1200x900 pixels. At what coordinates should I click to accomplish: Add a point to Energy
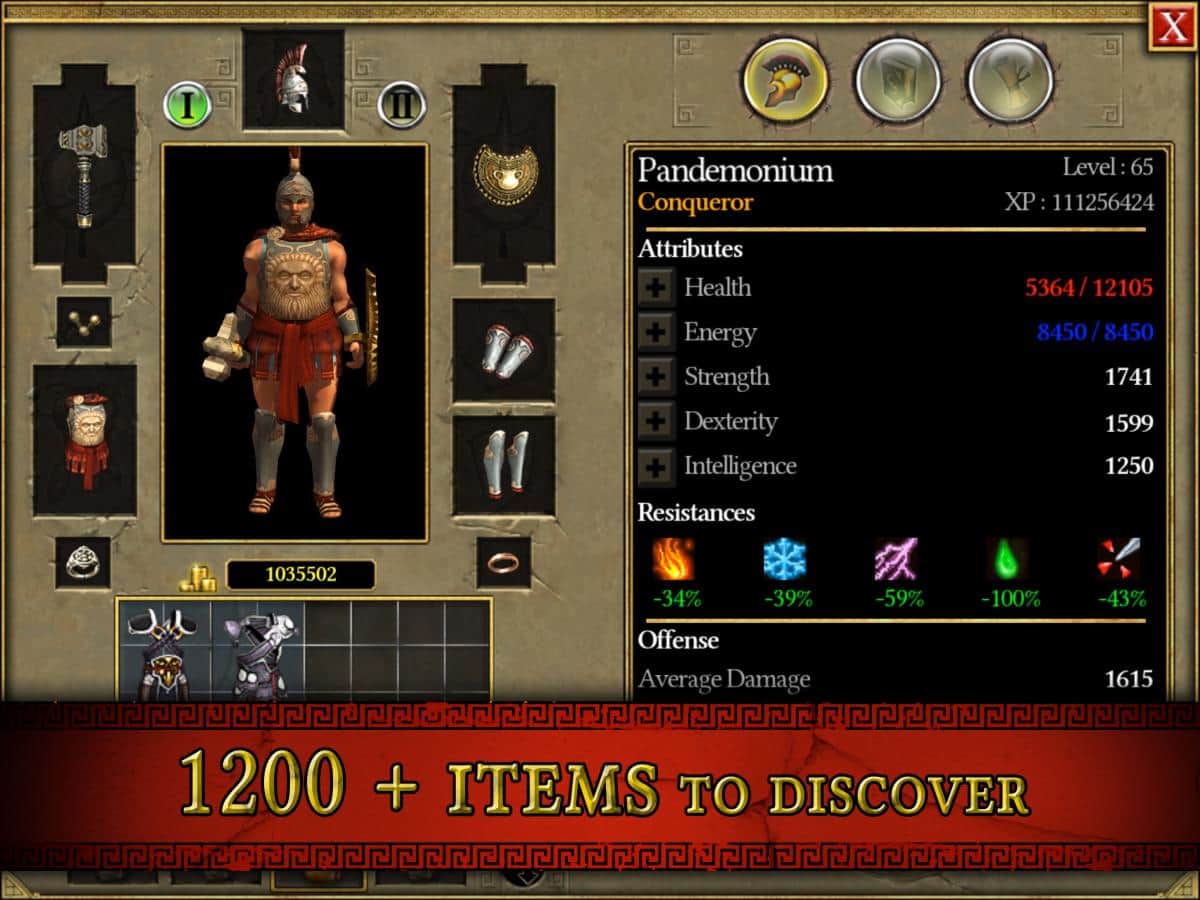click(656, 332)
